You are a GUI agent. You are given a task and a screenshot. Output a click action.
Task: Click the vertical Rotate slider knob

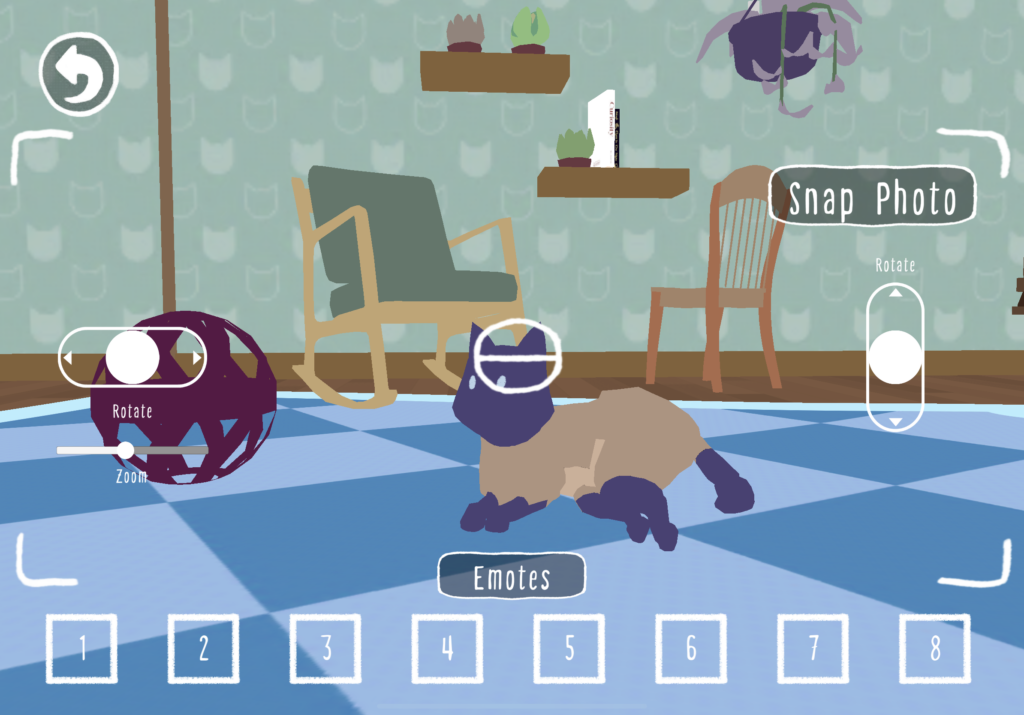(x=895, y=357)
